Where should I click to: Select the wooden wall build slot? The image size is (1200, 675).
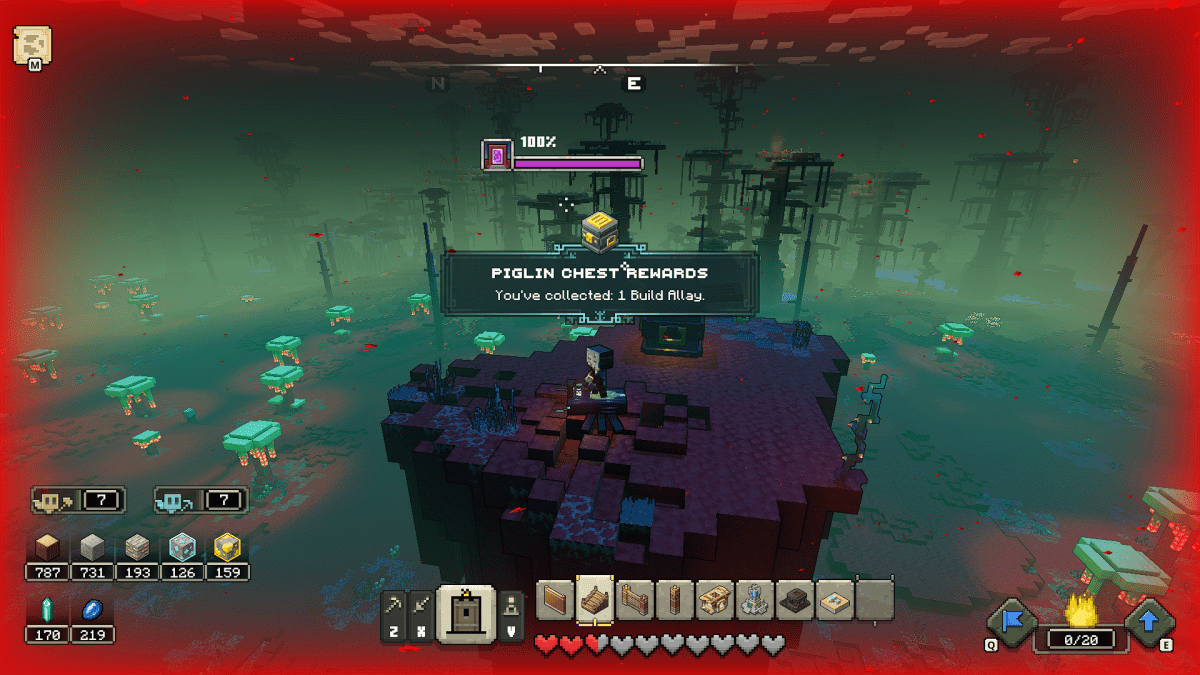coord(555,600)
